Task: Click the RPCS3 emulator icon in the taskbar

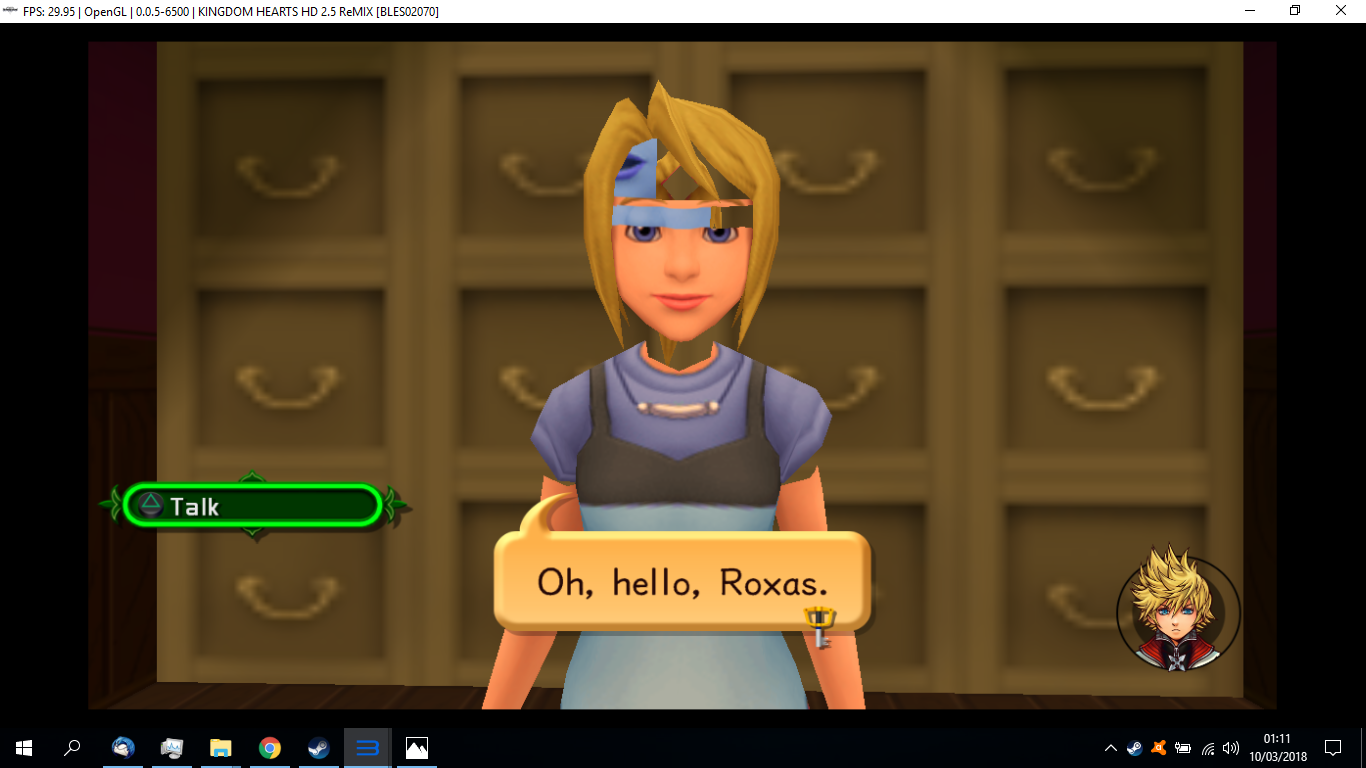Action: coord(366,748)
